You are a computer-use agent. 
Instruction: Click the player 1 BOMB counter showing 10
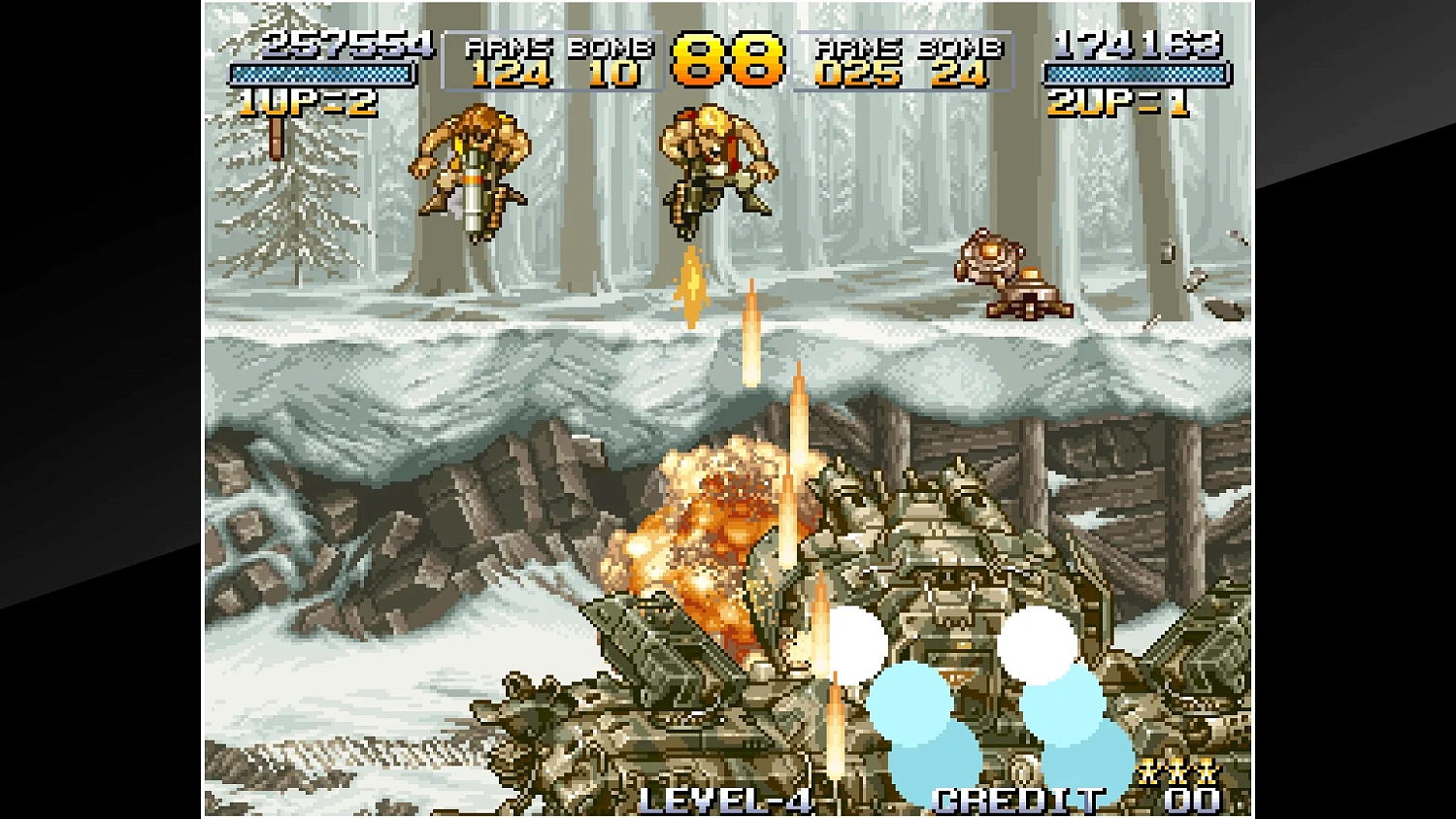(615, 73)
